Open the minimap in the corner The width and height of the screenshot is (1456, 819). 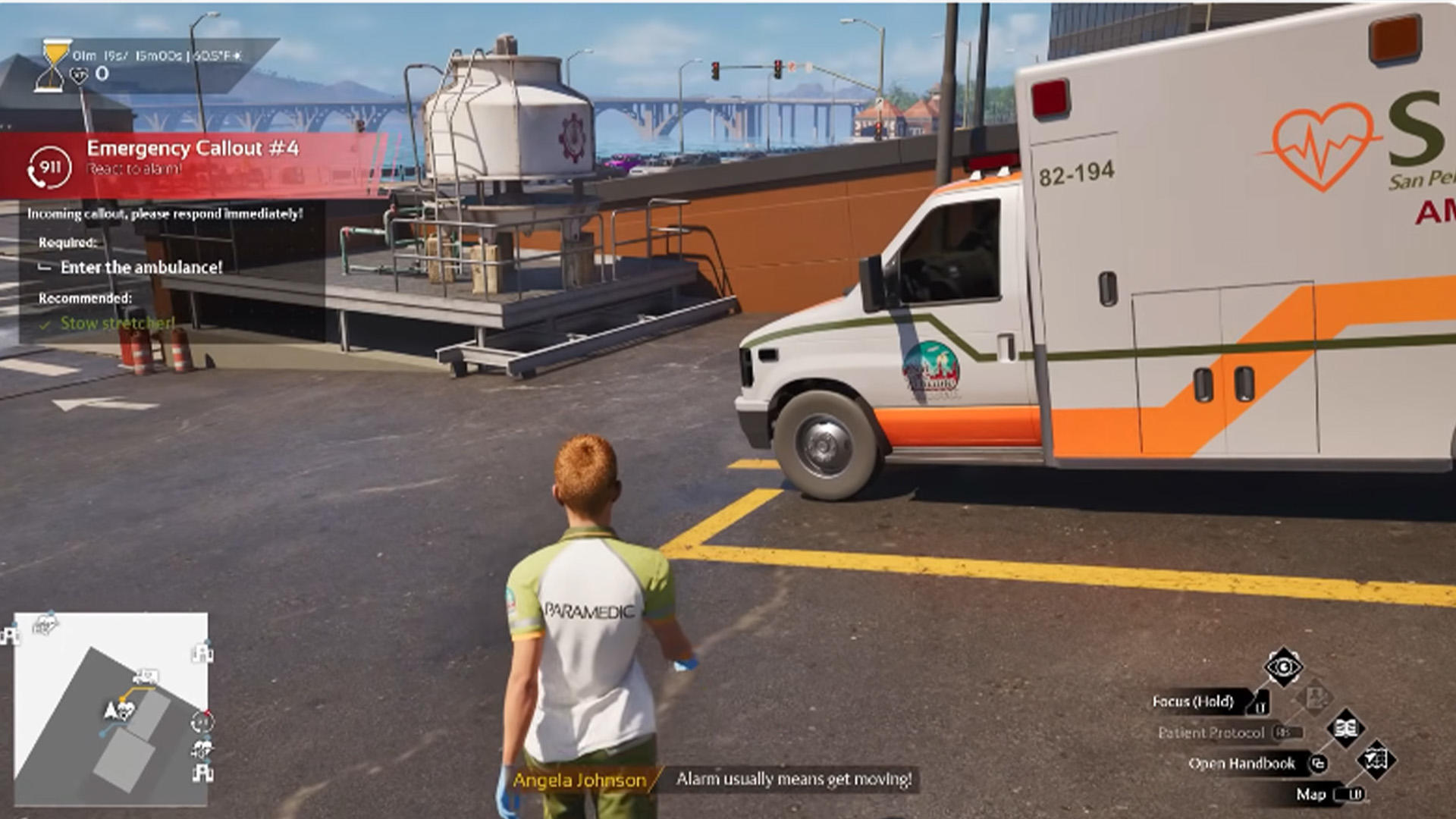[x=111, y=709]
